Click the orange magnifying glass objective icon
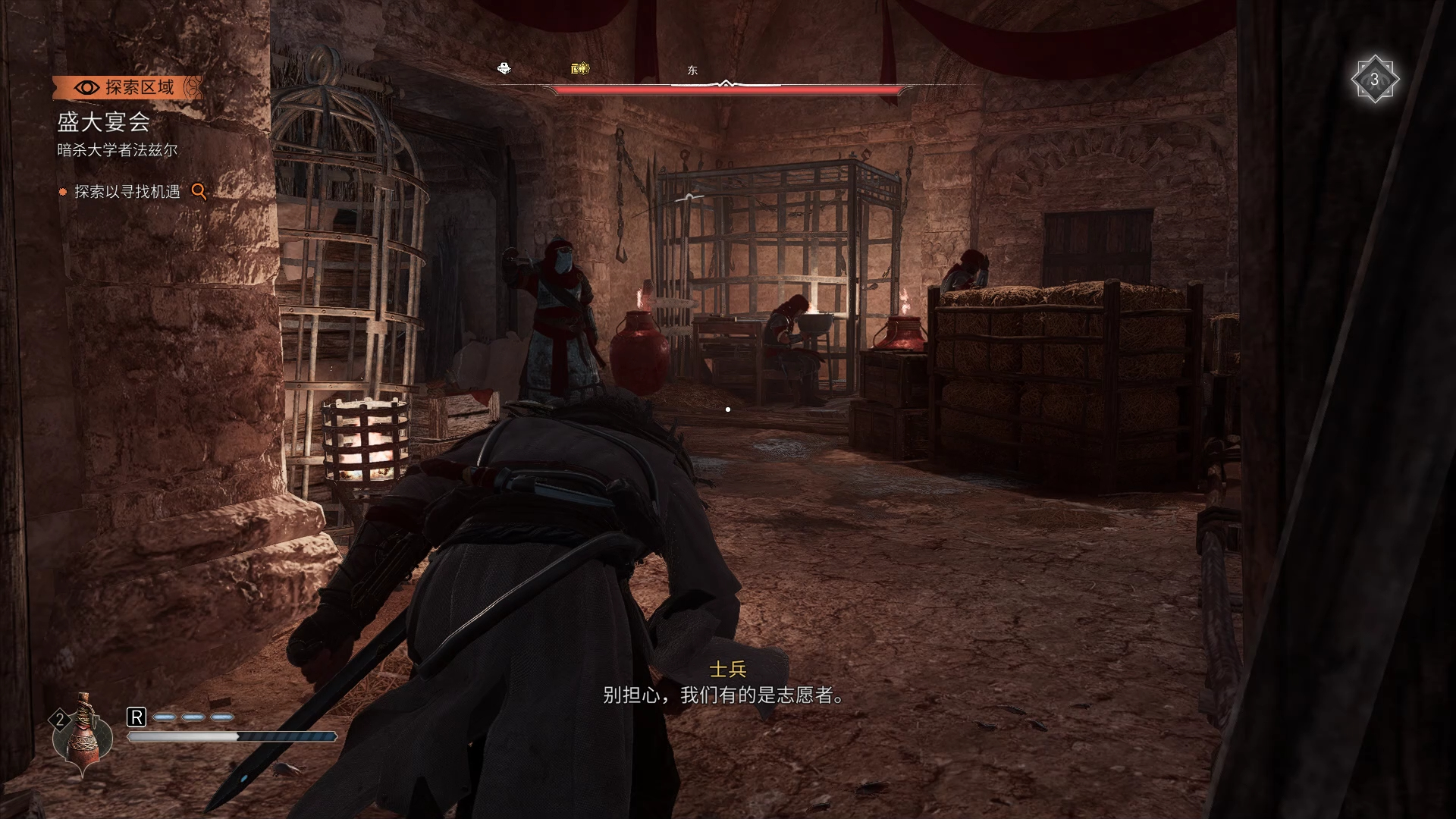 tap(199, 191)
